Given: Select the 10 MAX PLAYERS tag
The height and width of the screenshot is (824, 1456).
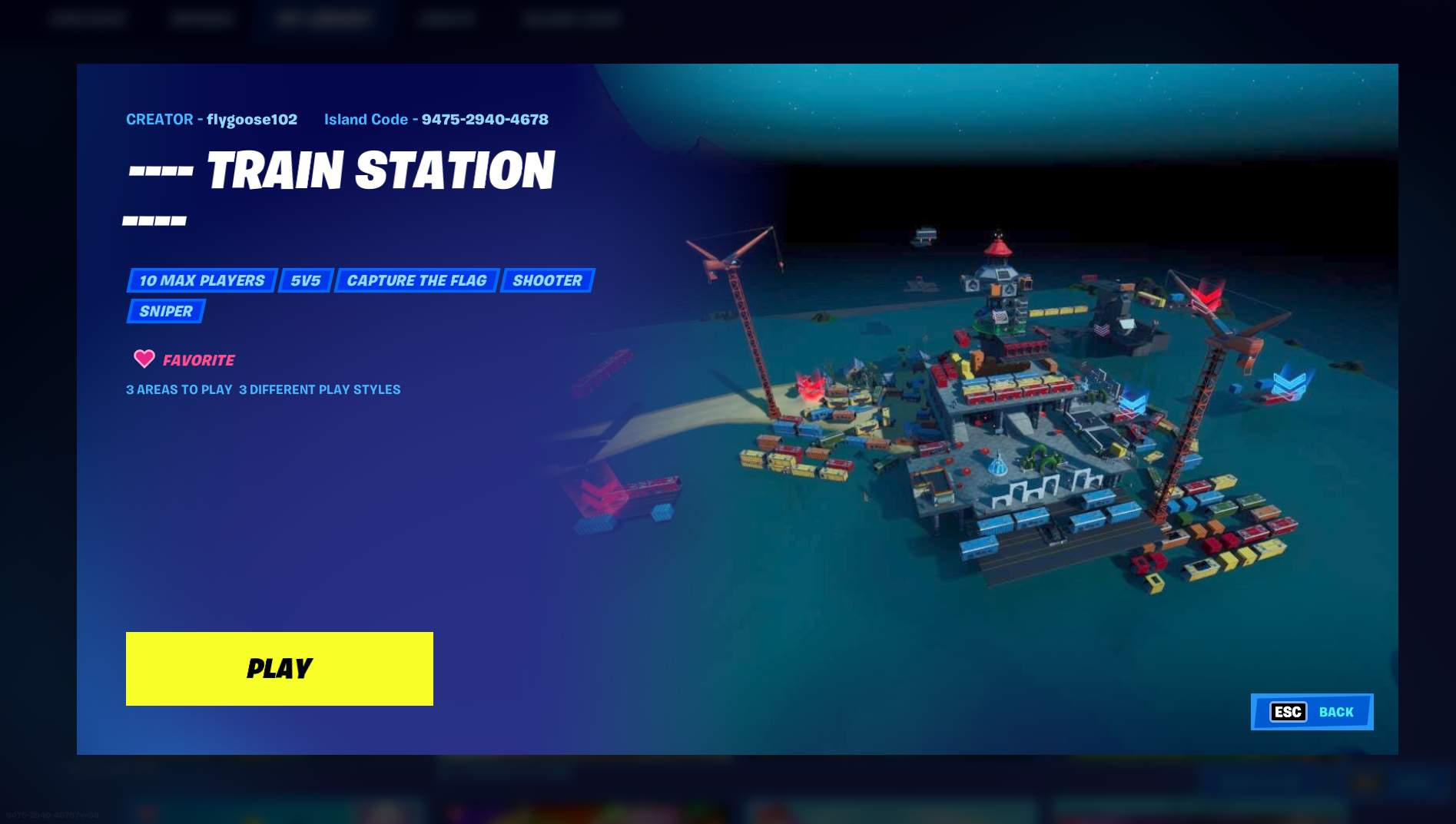Looking at the screenshot, I should click(202, 280).
